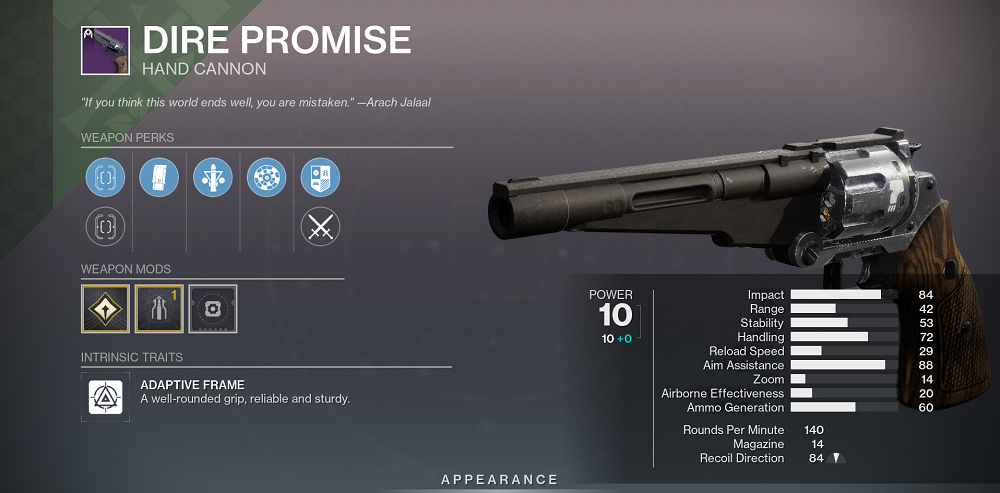
Task: Select the circular target trait perk
Action: tap(267, 178)
